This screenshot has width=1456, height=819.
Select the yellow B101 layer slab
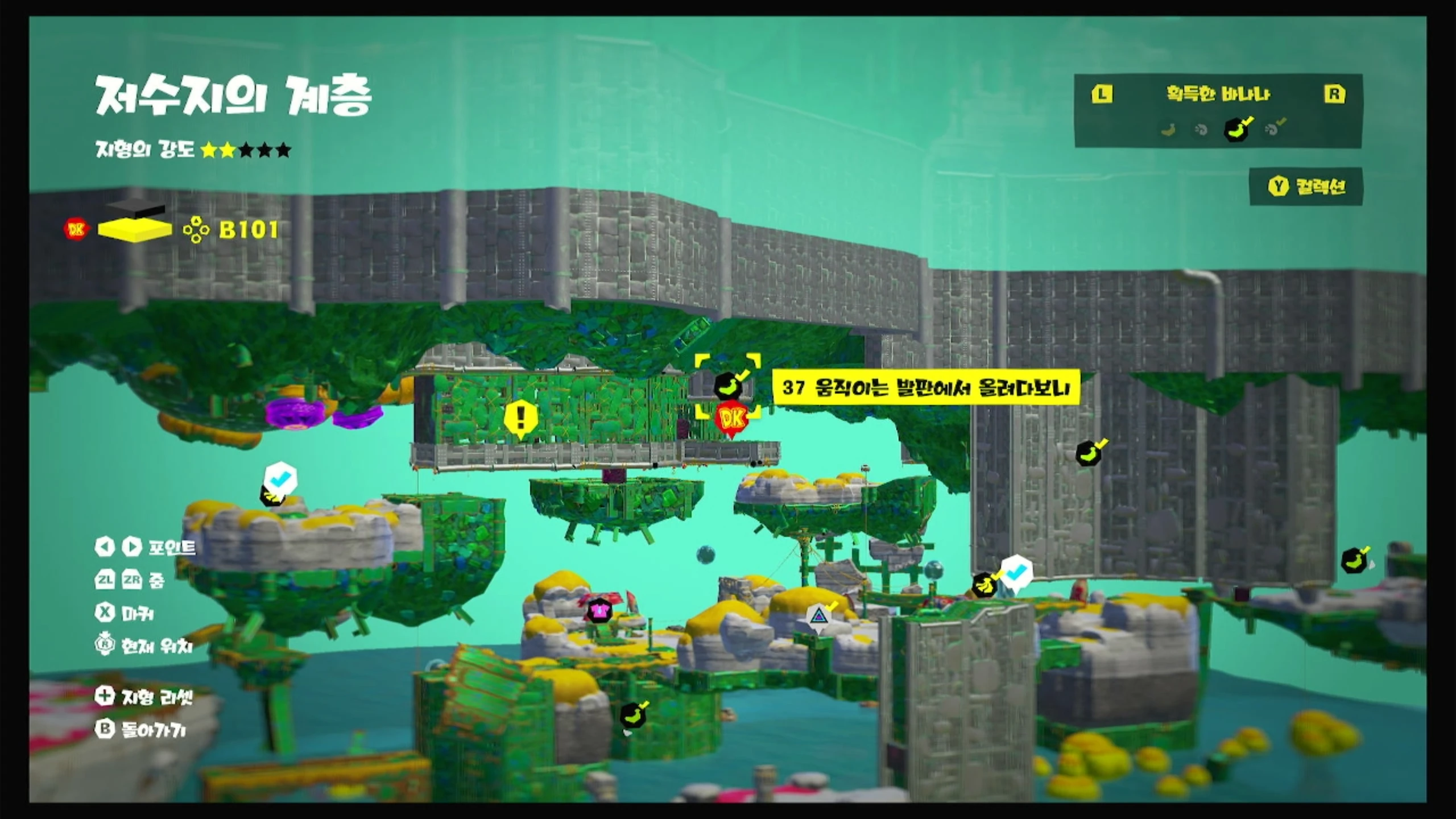pyautogui.click(x=135, y=230)
